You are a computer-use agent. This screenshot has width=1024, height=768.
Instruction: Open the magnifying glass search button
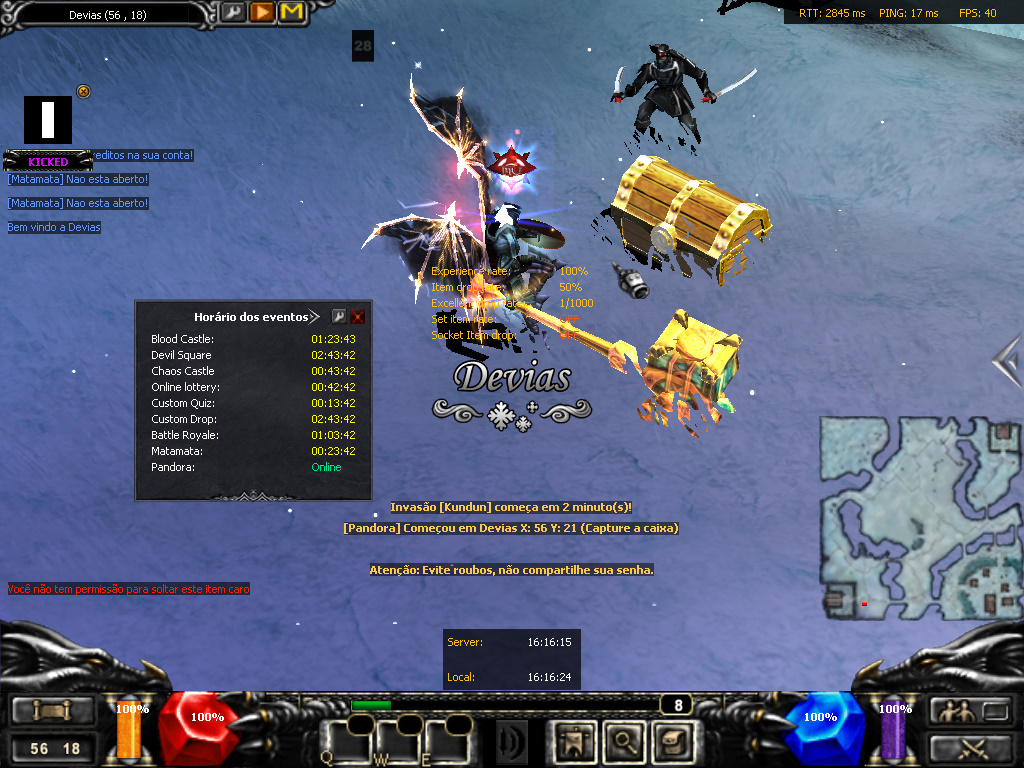tap(625, 741)
